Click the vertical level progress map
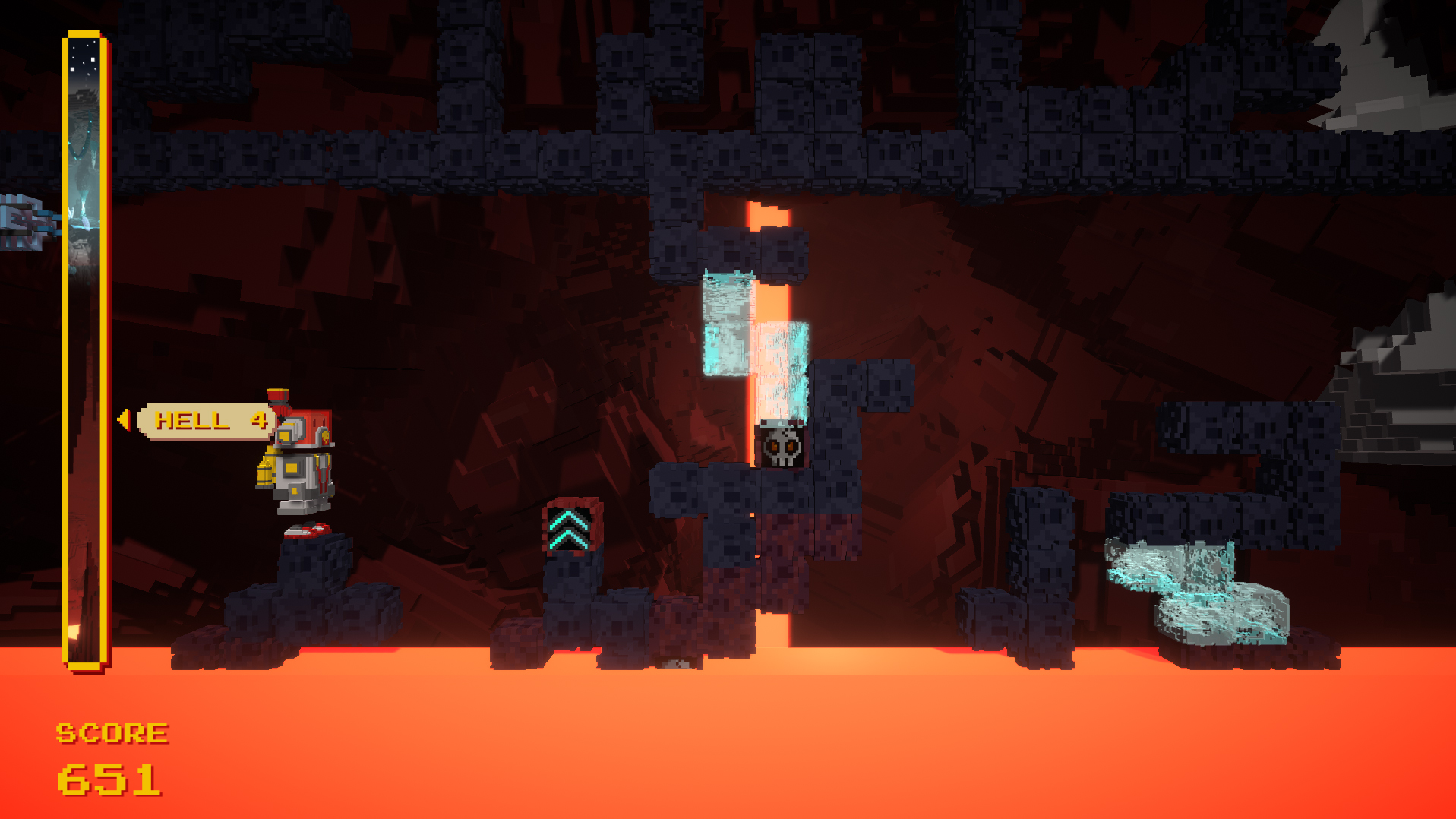This screenshot has width=1456, height=819. tap(84, 349)
